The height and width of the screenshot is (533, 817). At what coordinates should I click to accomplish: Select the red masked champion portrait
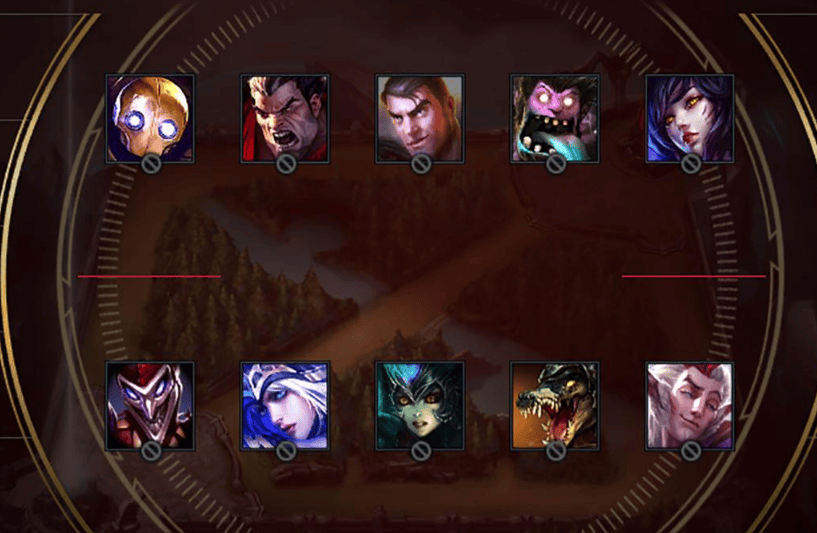point(150,405)
